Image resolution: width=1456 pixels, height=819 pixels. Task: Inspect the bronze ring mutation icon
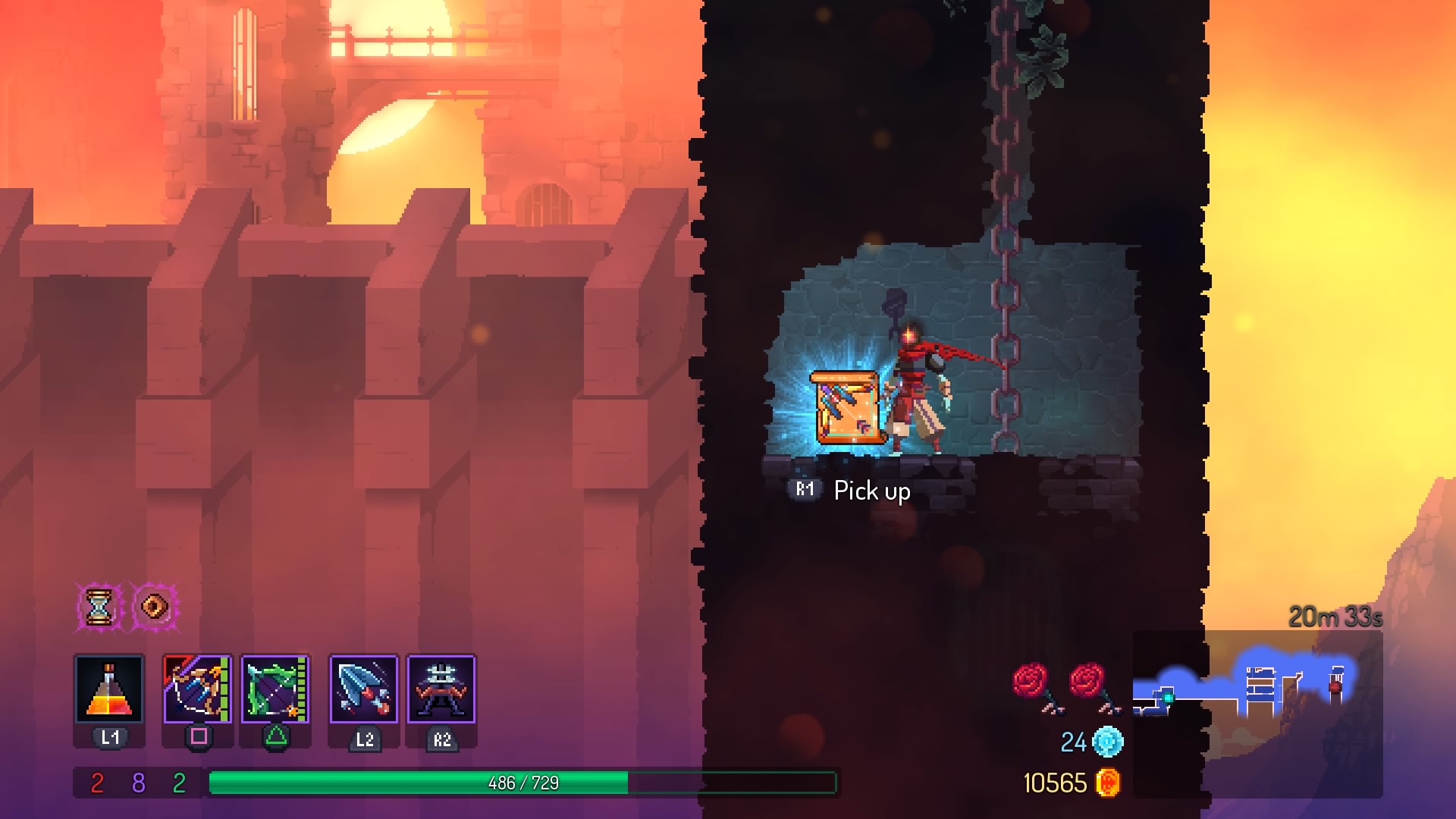tap(155, 607)
